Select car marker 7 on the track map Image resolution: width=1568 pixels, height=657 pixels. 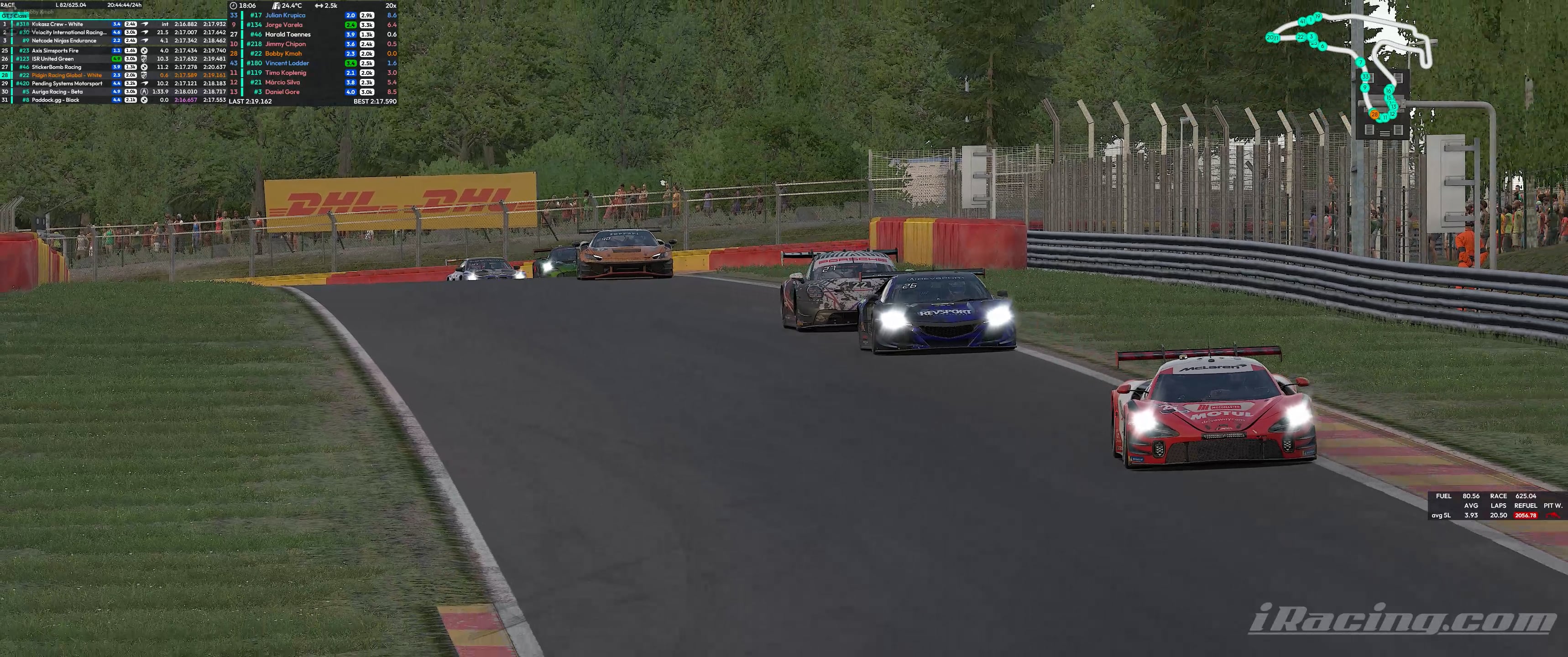pyautogui.click(x=1360, y=62)
